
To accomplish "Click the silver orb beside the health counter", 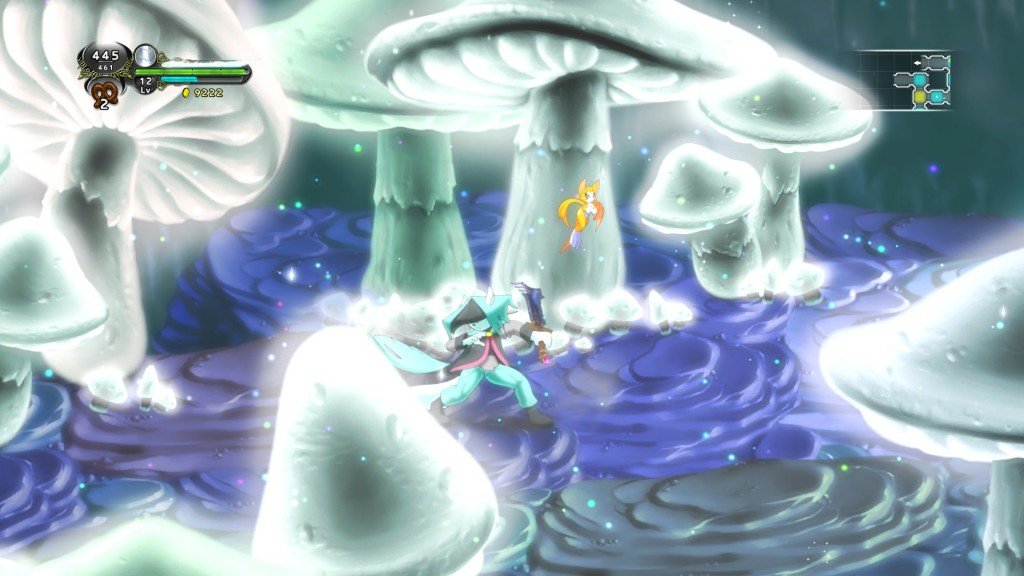I will (x=146, y=55).
